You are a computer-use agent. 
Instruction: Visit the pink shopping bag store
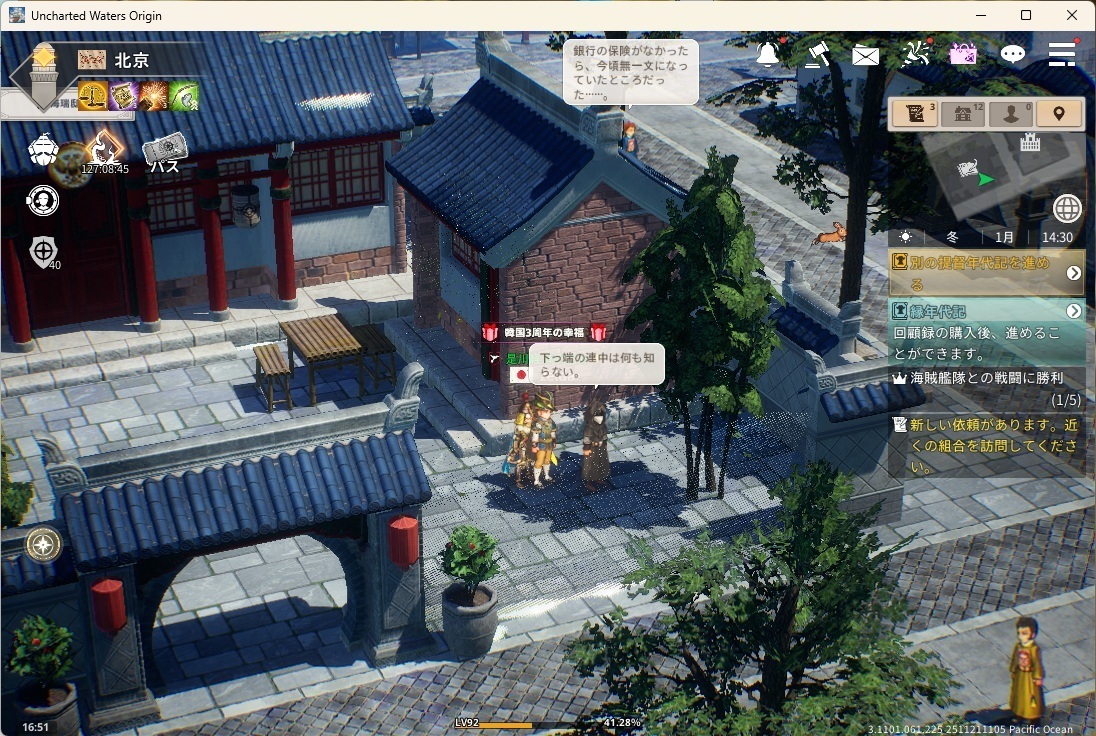(x=963, y=54)
